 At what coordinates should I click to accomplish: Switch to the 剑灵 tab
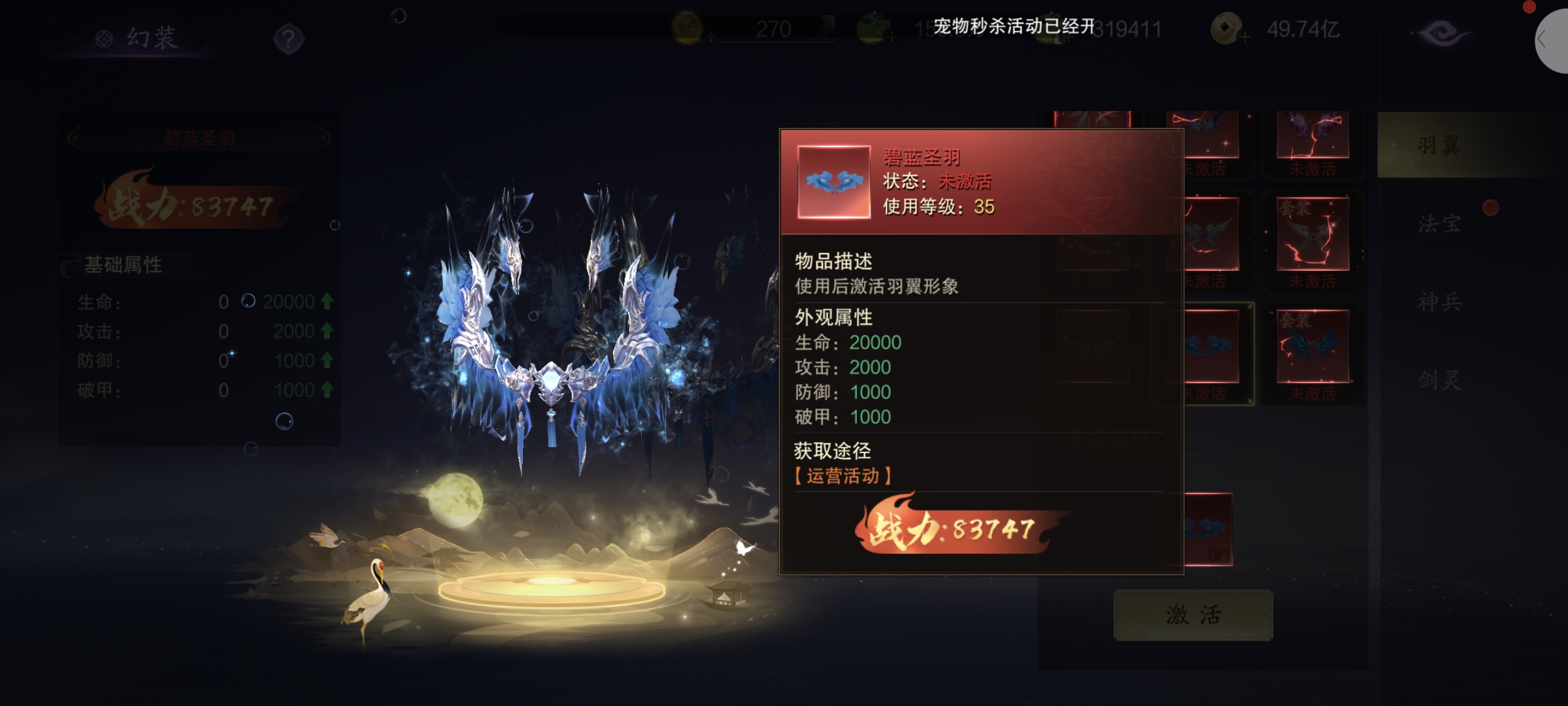coord(1439,381)
